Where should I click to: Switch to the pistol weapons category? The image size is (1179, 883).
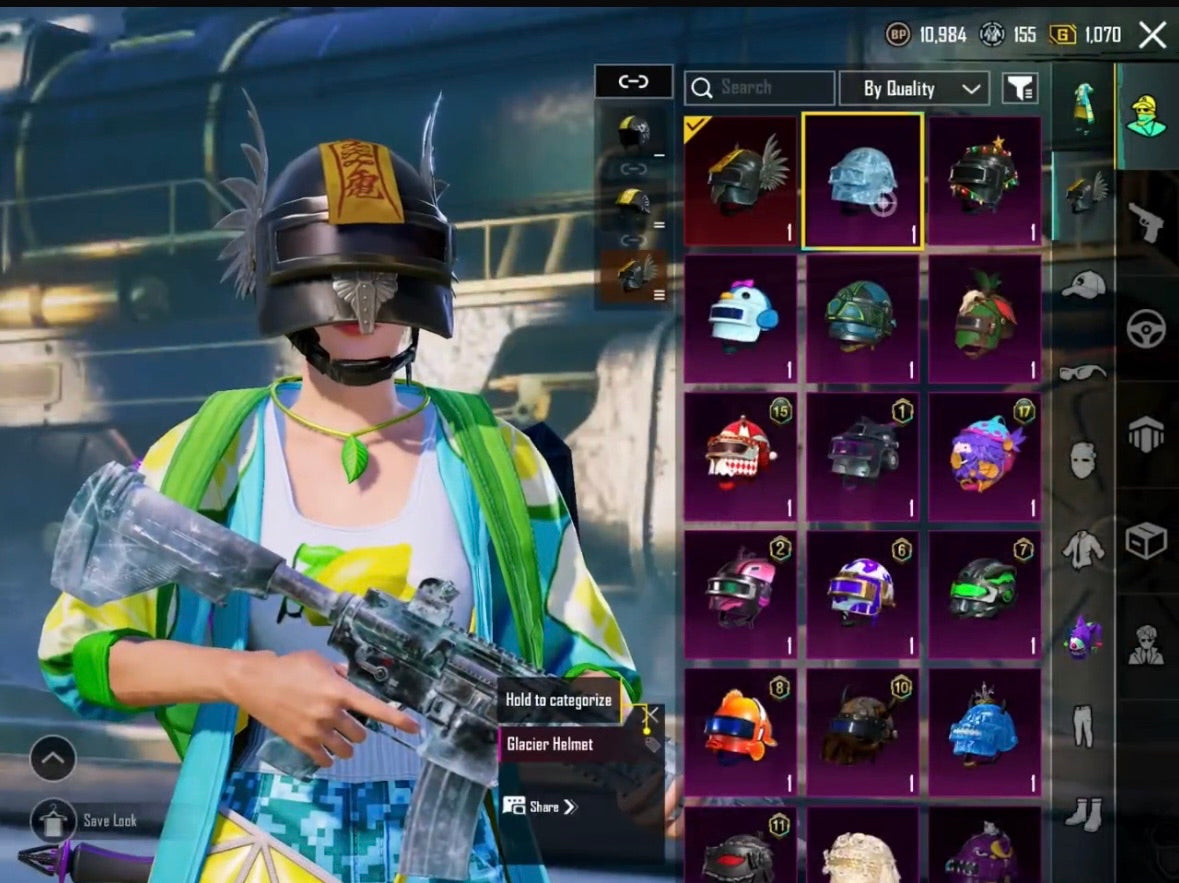tap(1146, 221)
